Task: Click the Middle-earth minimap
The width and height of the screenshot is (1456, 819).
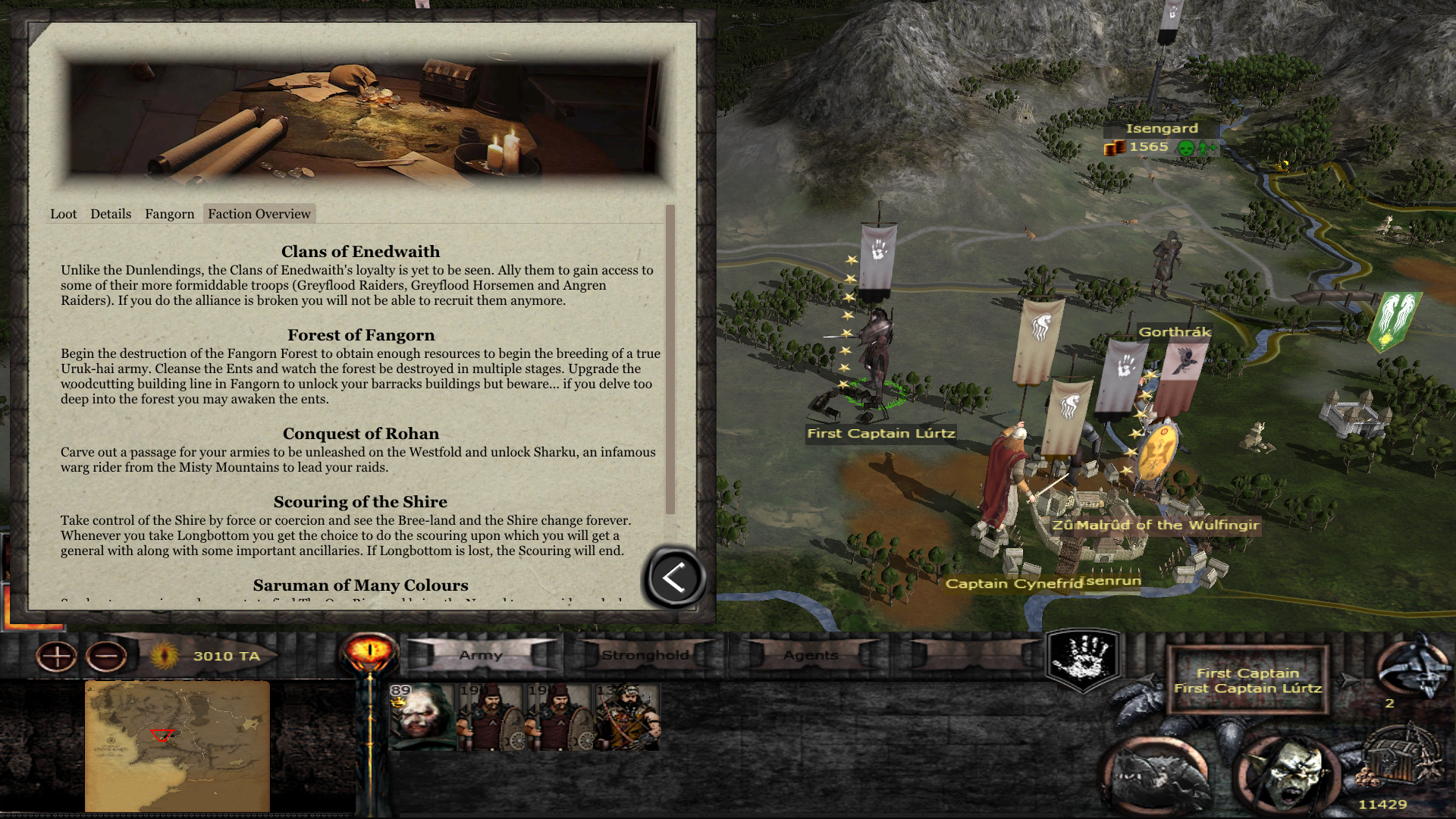Action: (x=177, y=745)
